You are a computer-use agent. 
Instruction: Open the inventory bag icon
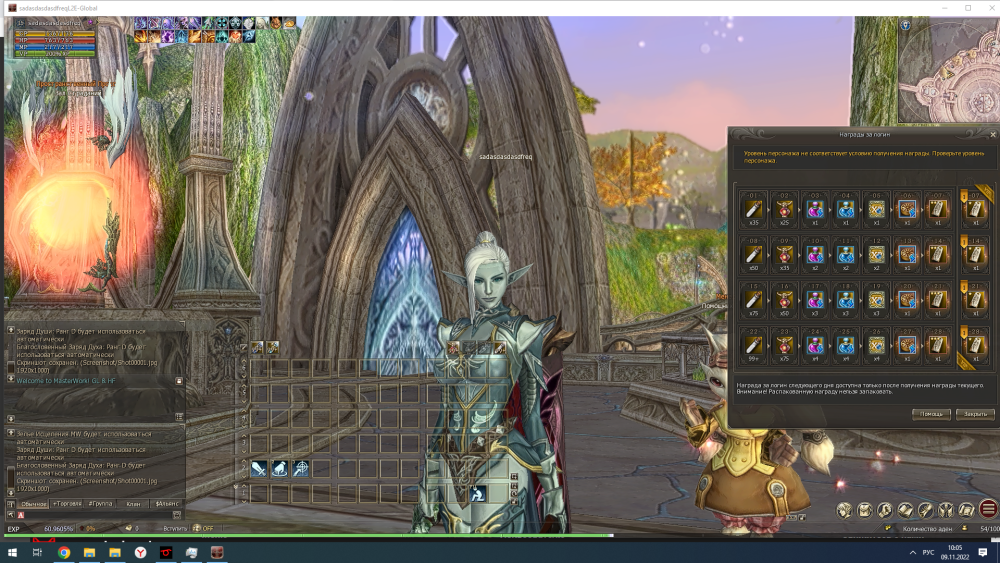tap(865, 510)
